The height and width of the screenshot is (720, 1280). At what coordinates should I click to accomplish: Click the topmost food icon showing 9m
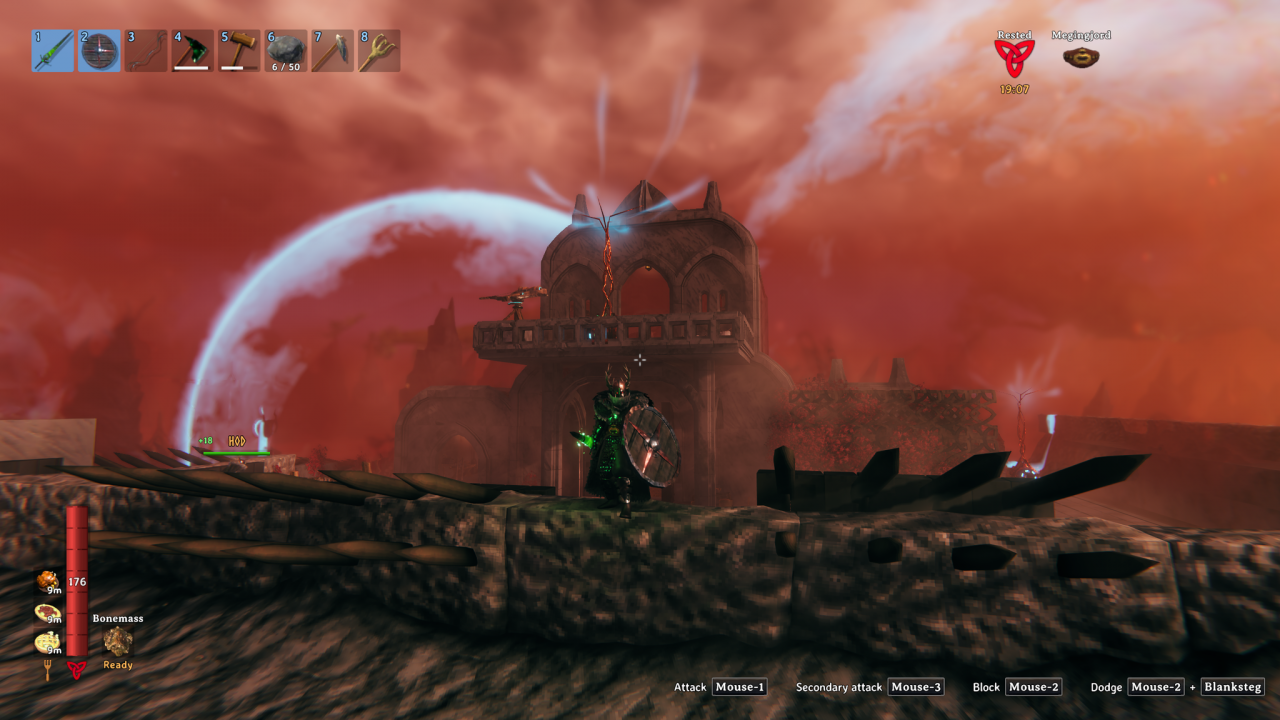[x=46, y=581]
